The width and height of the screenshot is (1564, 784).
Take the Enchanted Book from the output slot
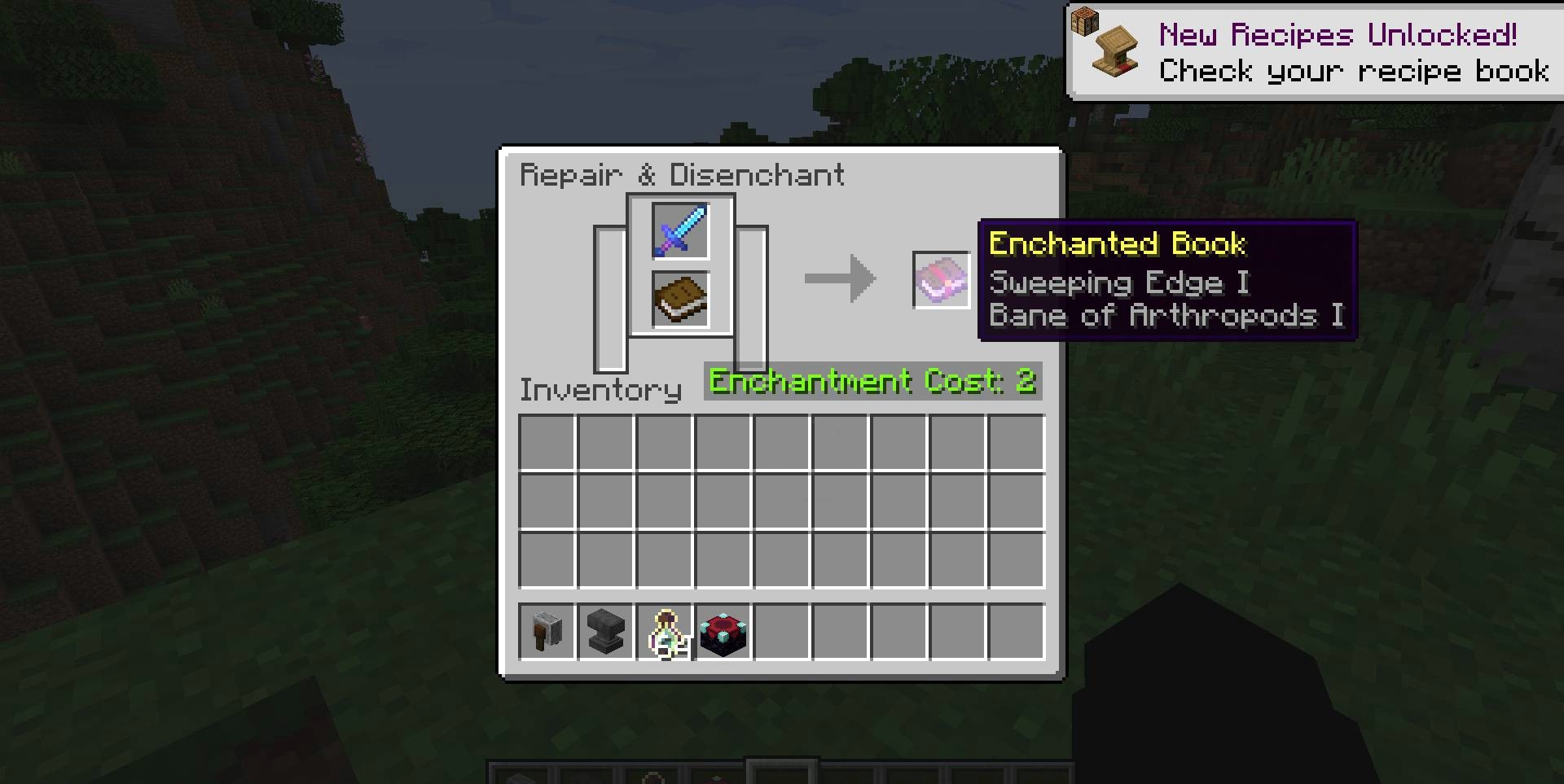941,278
